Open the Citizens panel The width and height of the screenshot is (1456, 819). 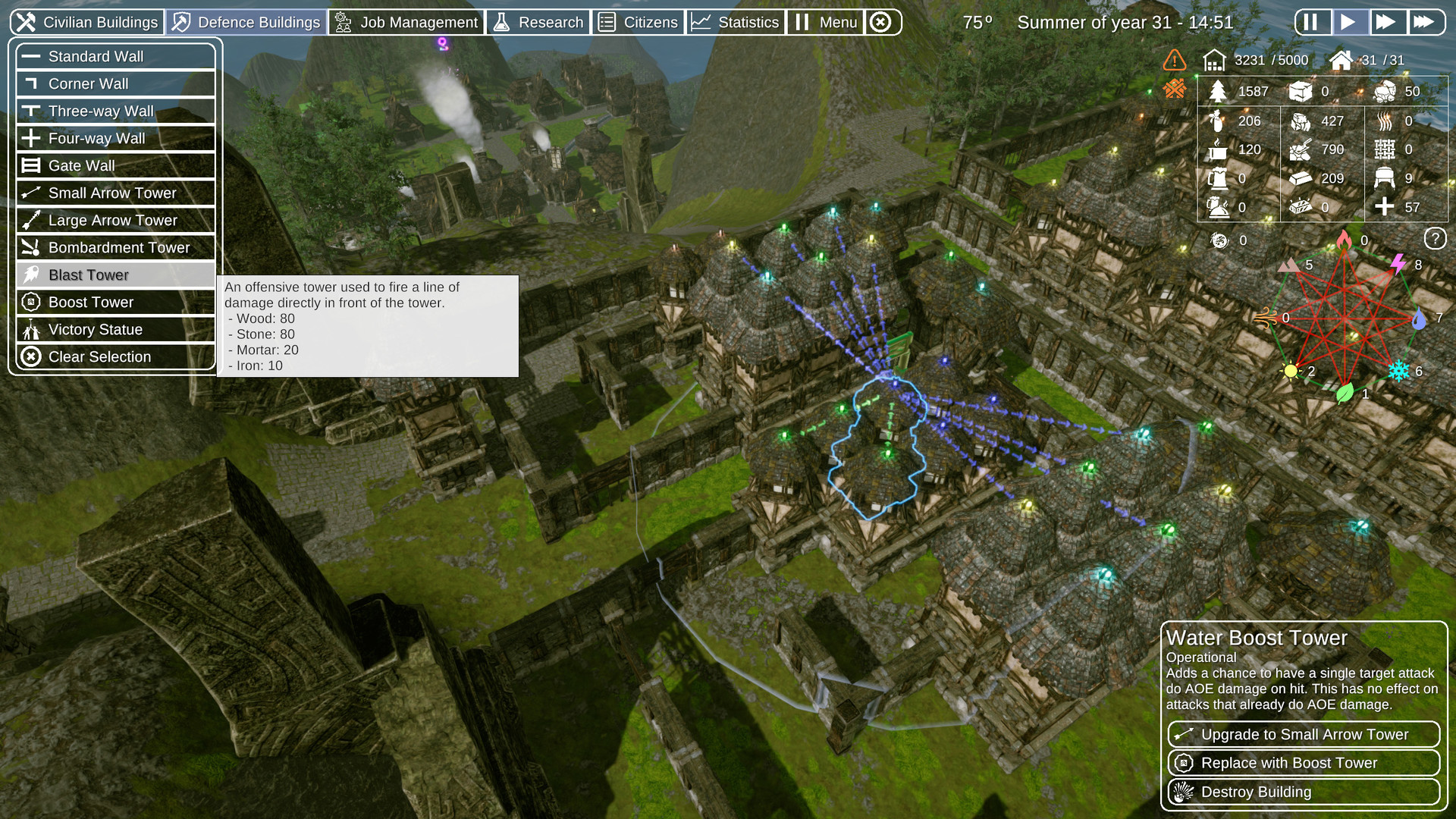tap(639, 22)
